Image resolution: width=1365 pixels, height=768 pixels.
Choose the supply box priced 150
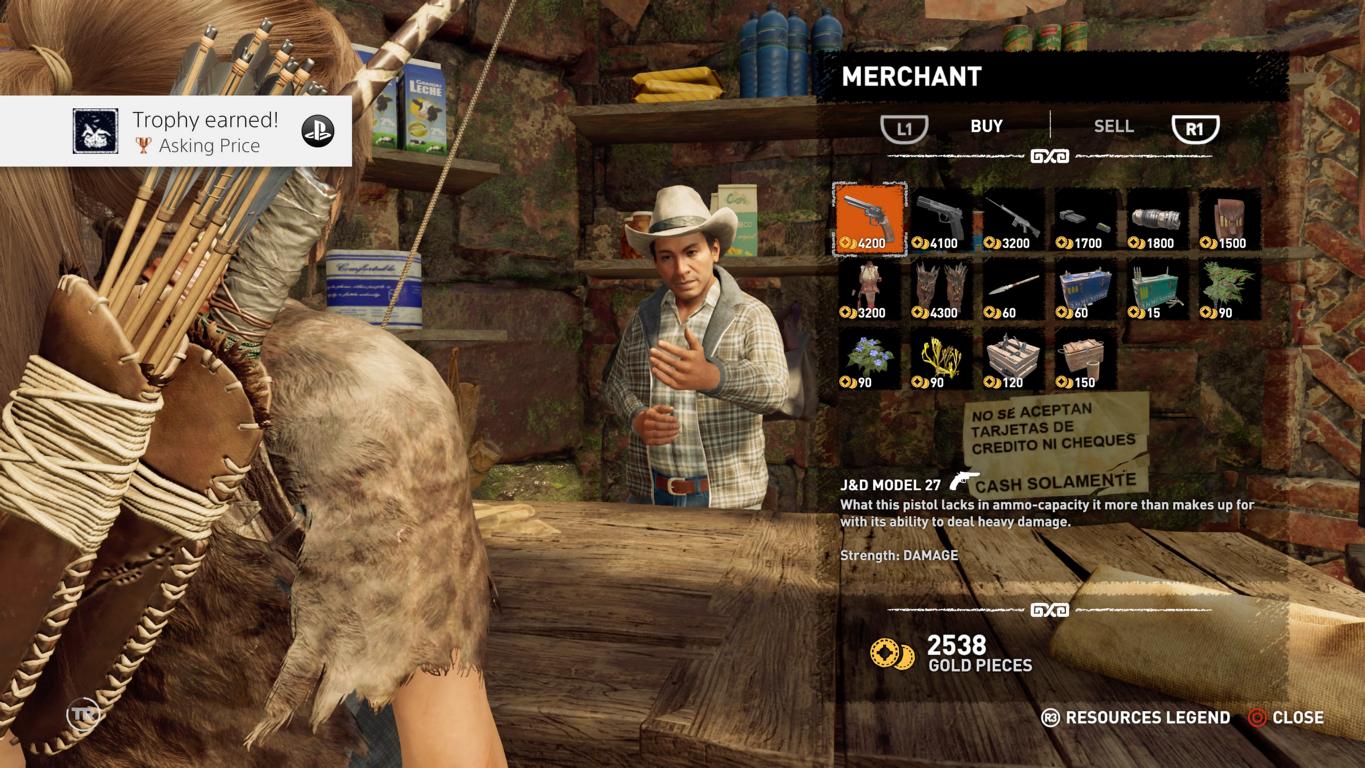coord(1086,359)
